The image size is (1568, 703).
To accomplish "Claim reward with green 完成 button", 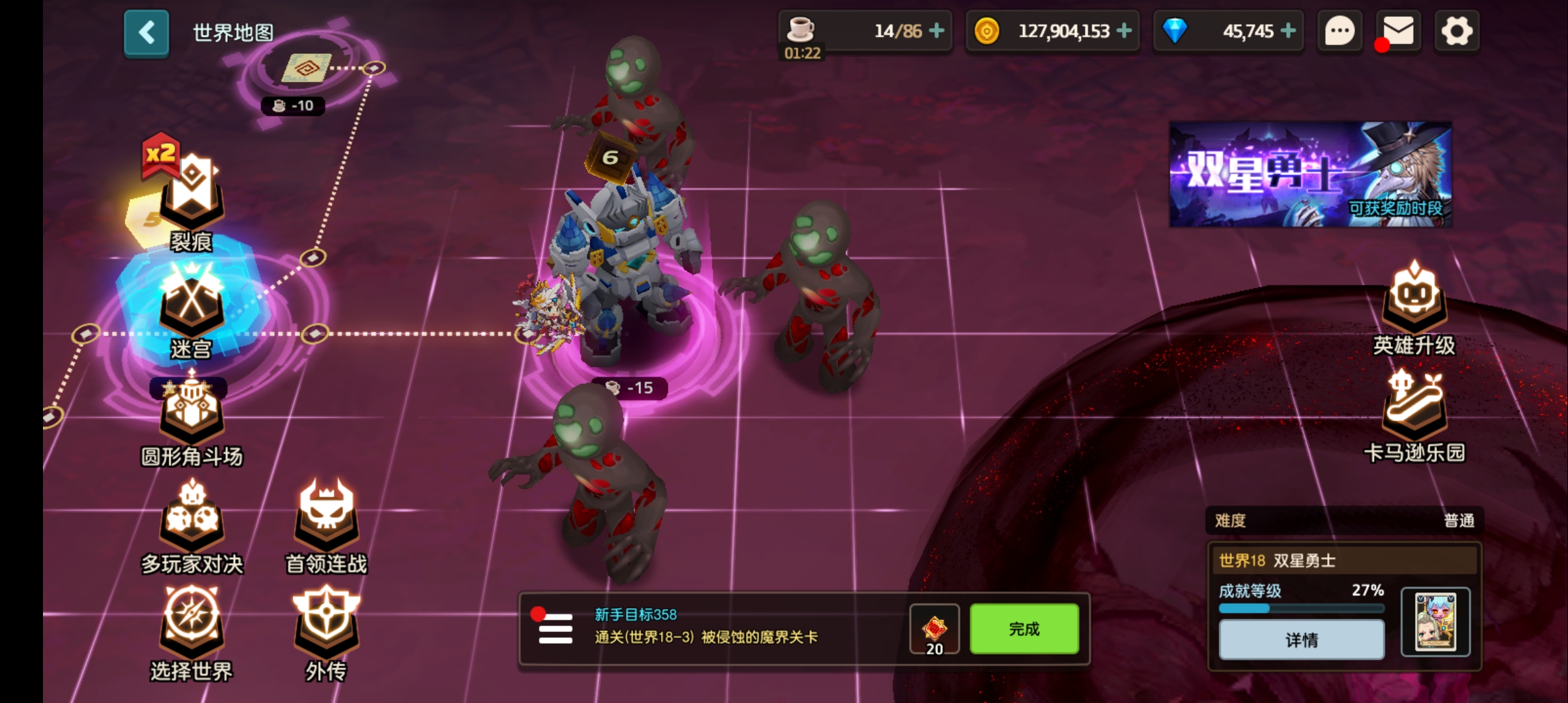I will coord(1024,629).
